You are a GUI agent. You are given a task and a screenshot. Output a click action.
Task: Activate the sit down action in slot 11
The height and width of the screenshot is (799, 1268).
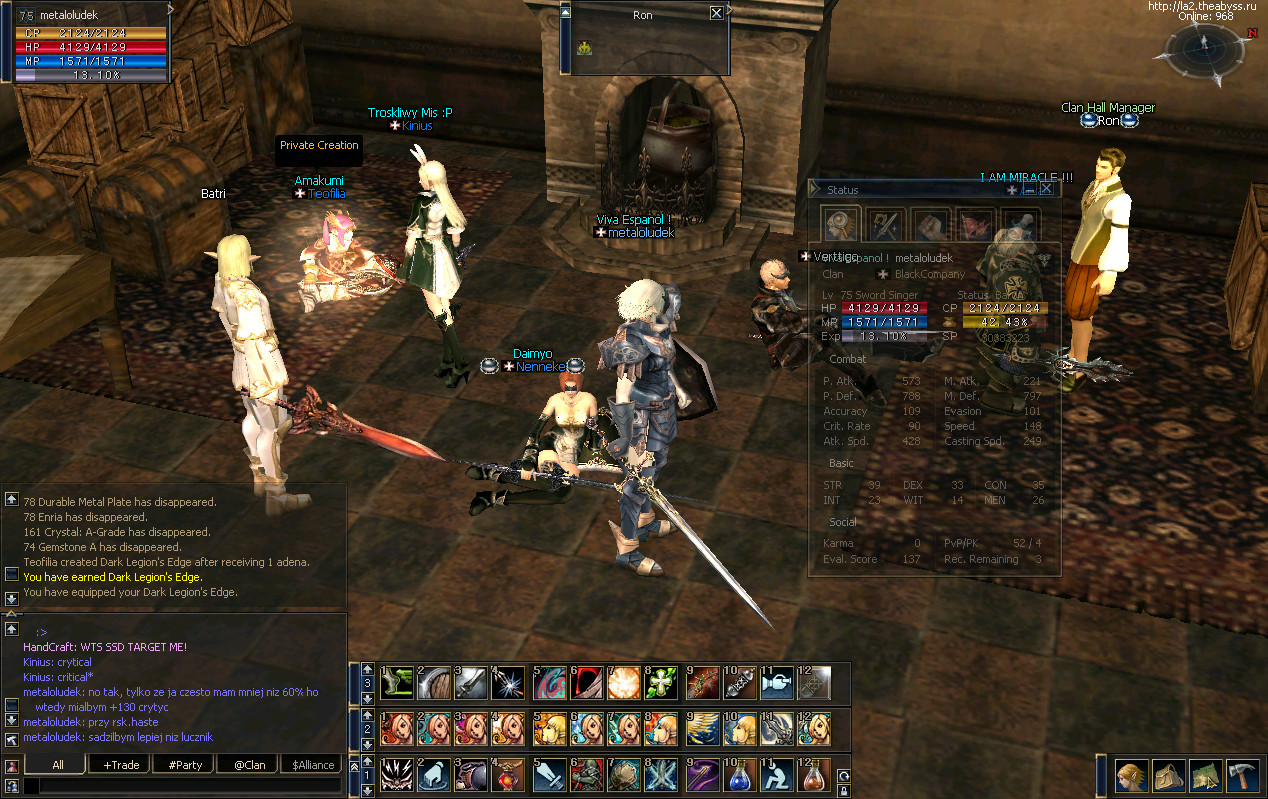[777, 775]
